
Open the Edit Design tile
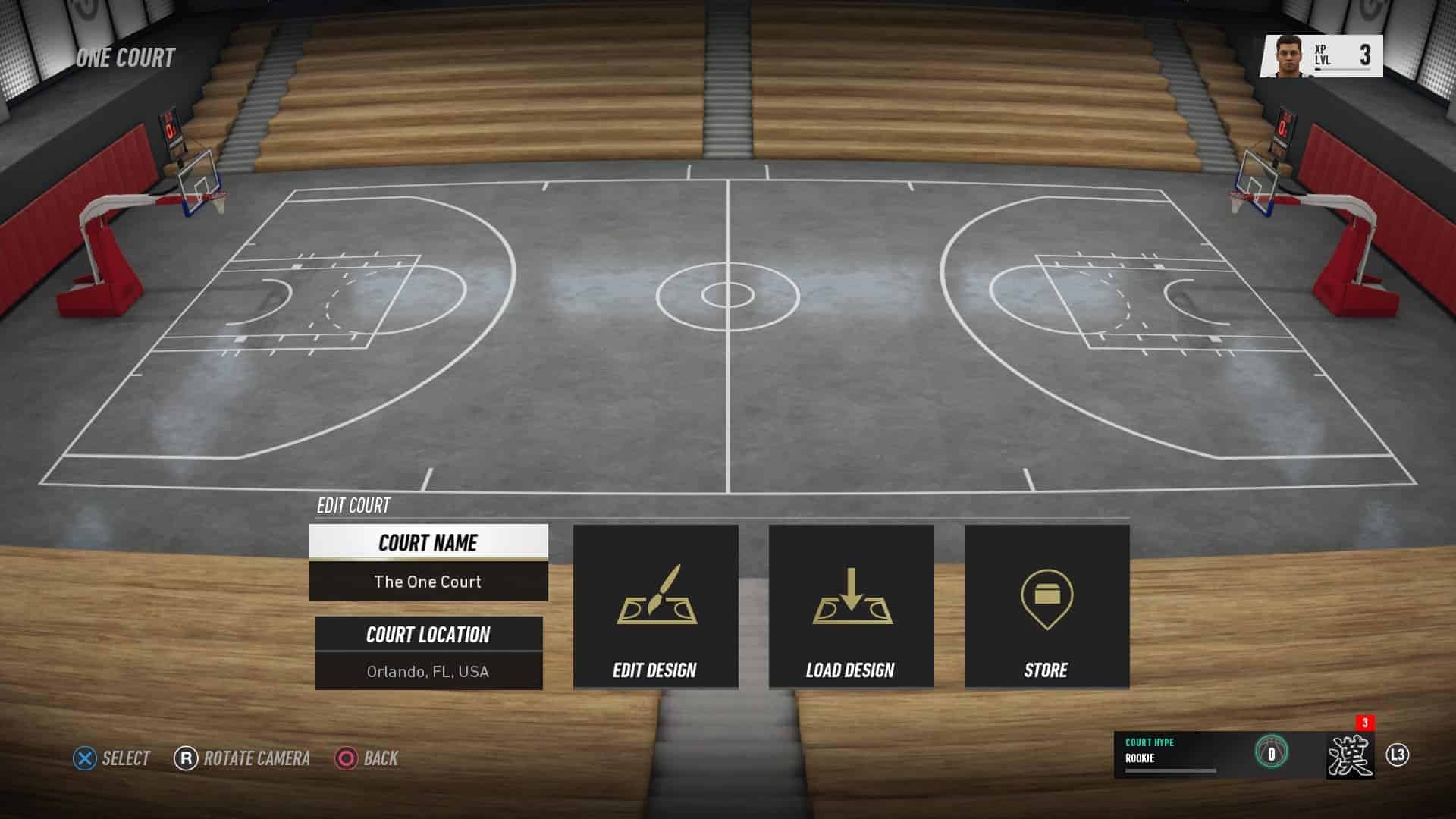pyautogui.click(x=655, y=607)
